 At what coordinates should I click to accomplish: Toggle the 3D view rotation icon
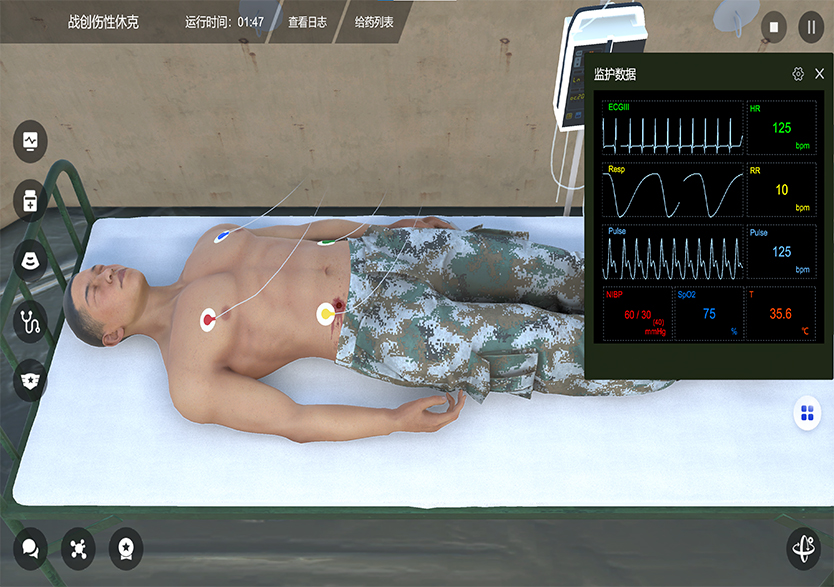coord(804,547)
